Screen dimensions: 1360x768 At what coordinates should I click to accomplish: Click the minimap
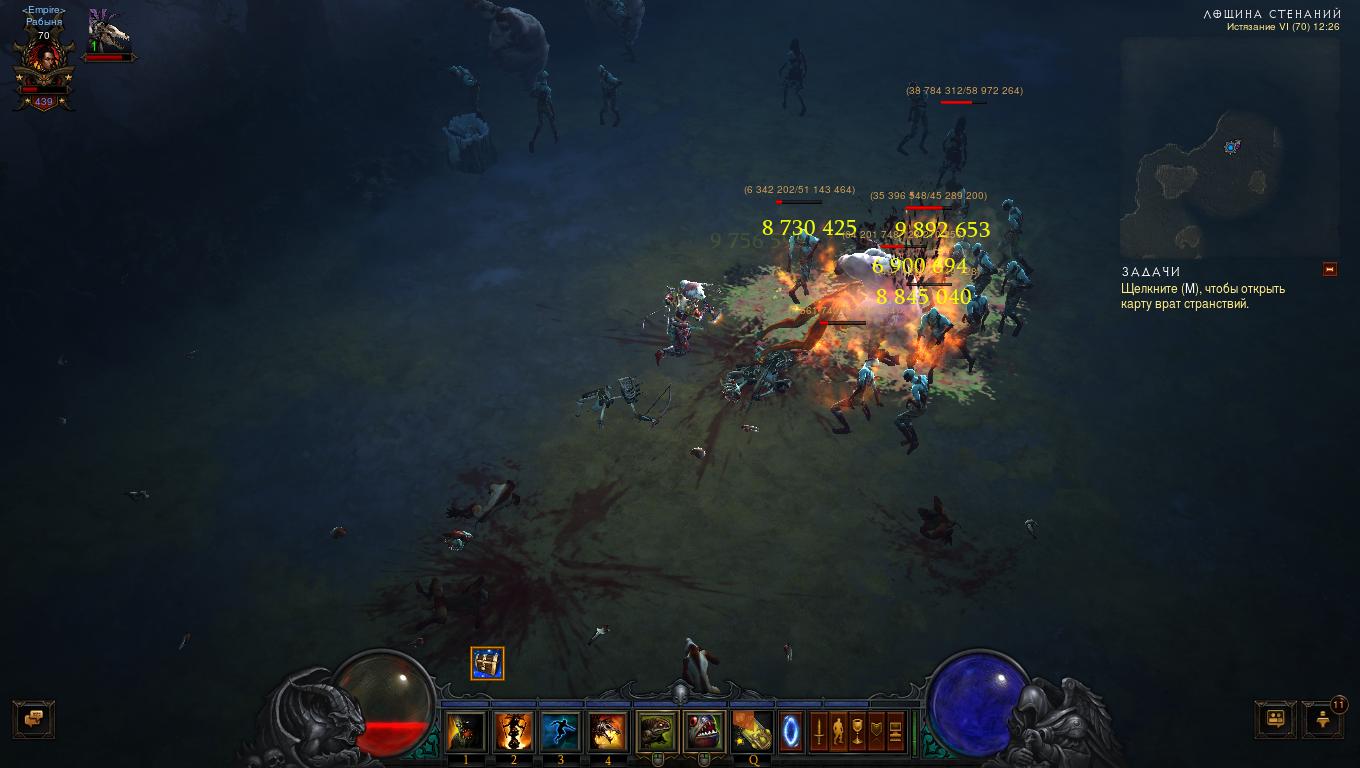(1229, 148)
